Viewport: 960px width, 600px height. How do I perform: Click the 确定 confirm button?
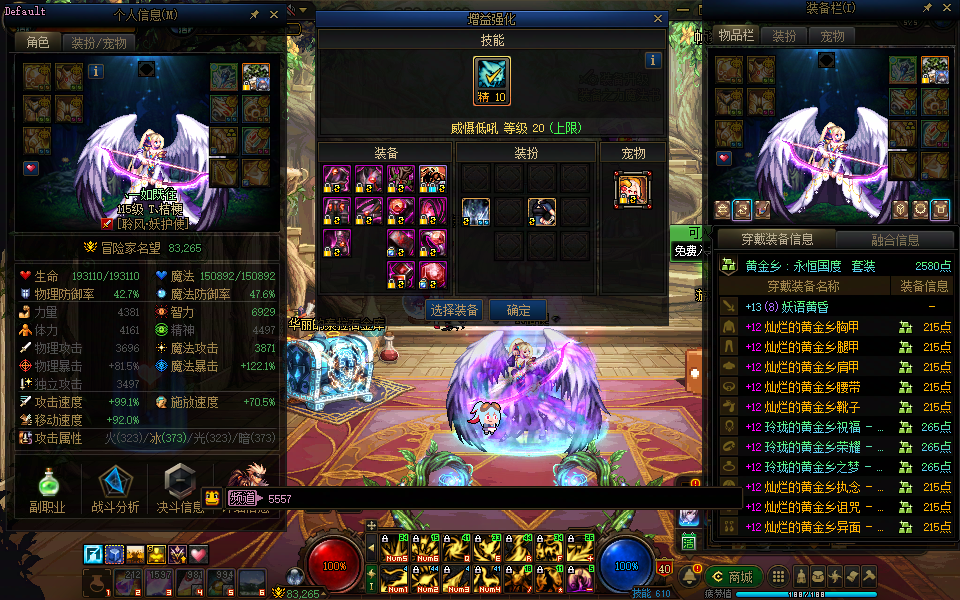[x=519, y=310]
